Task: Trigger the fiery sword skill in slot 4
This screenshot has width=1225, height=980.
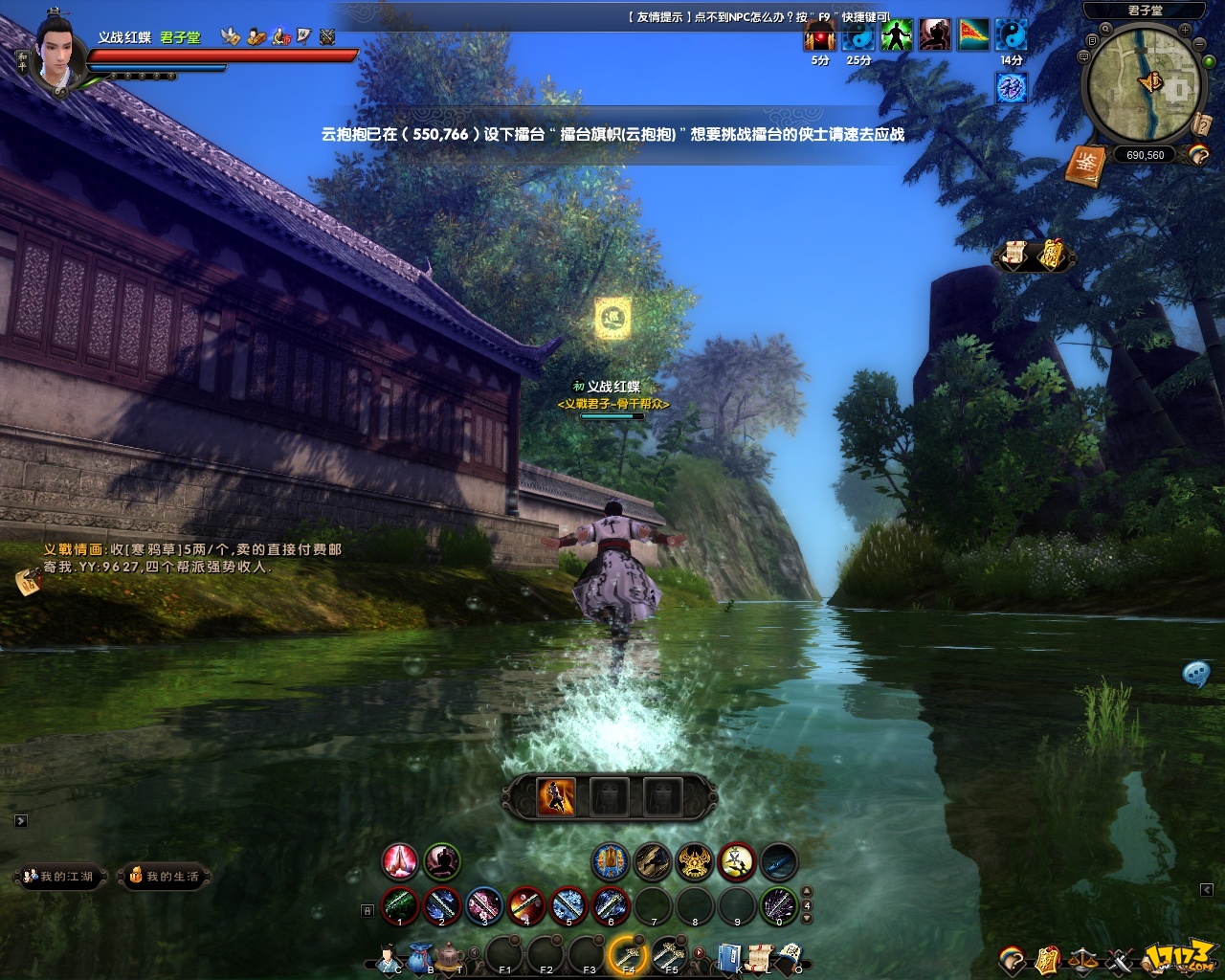Action: (x=526, y=905)
